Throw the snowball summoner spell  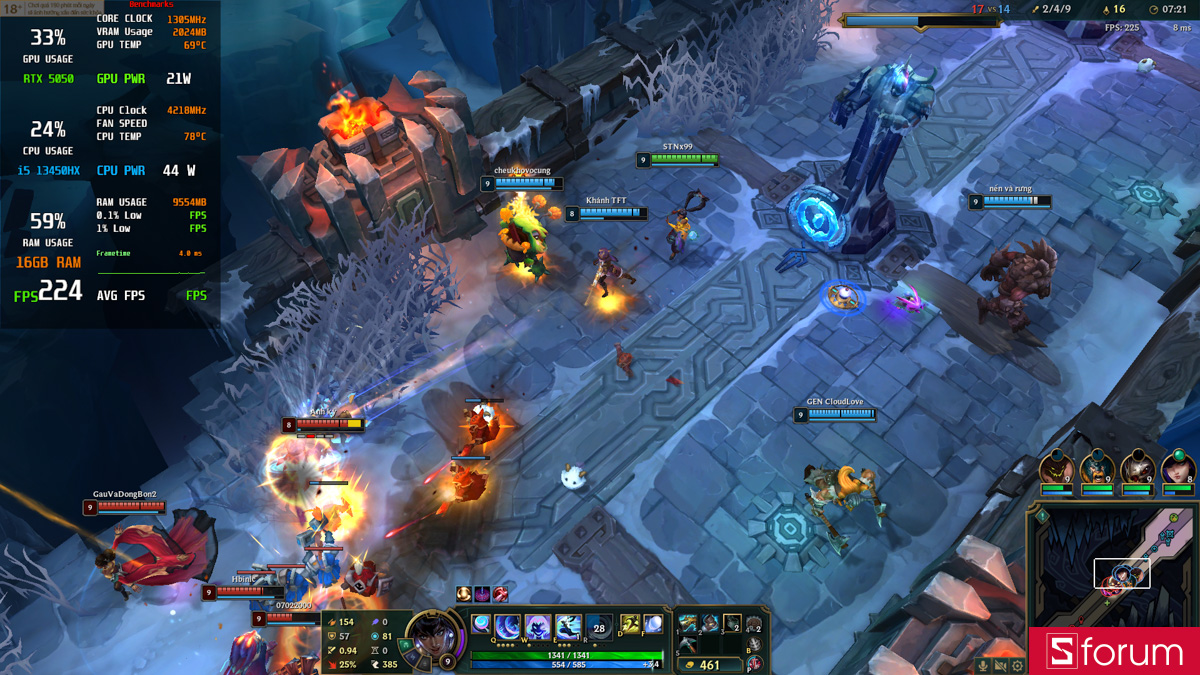(653, 624)
